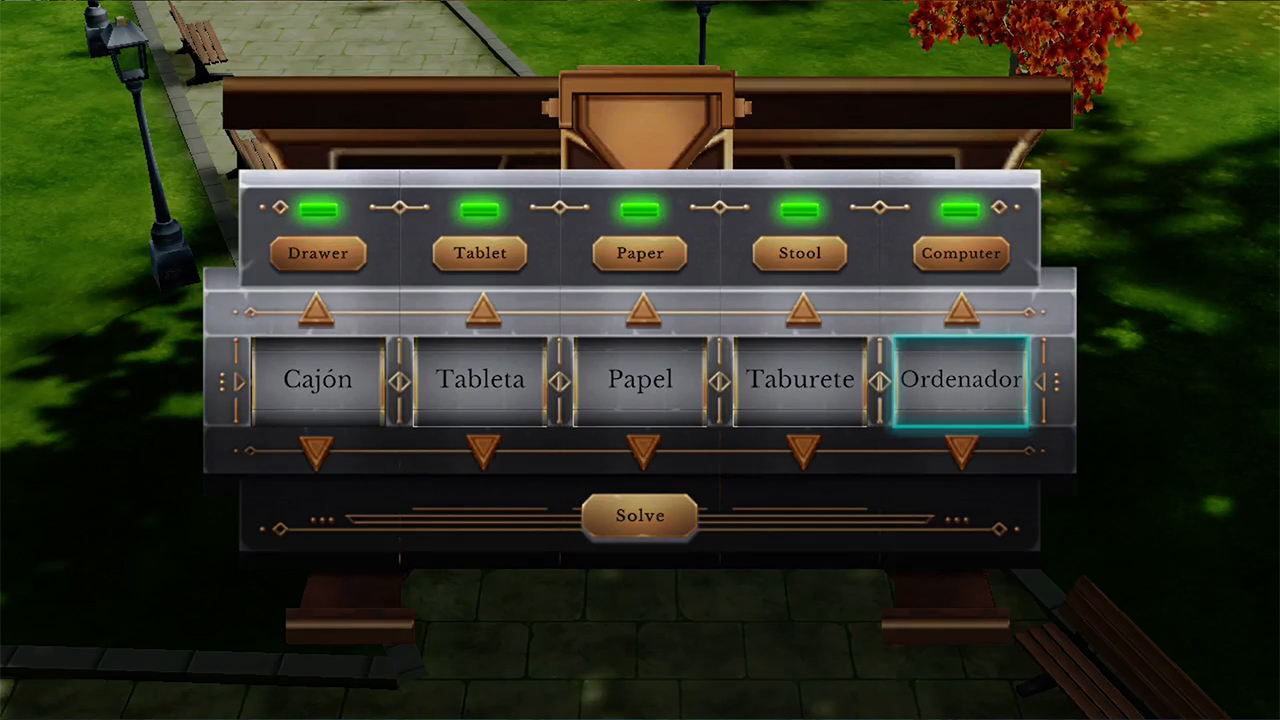
Task: Toggle the green light above Computer
Action: coord(959,208)
